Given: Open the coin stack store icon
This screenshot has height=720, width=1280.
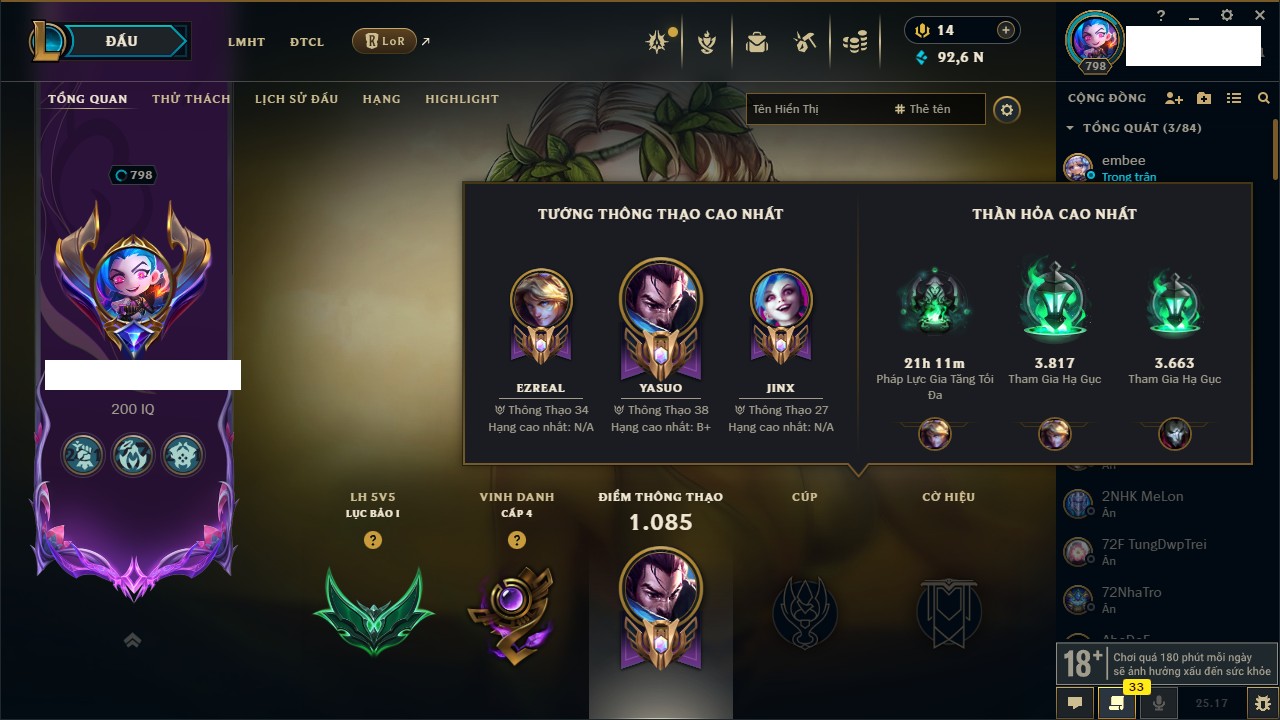Looking at the screenshot, I should tap(854, 42).
